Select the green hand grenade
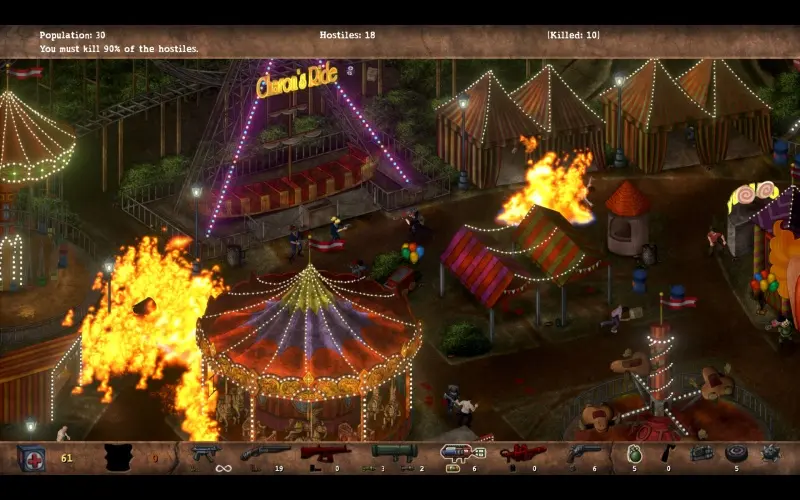Viewport: 800px width, 500px height. pos(634,454)
